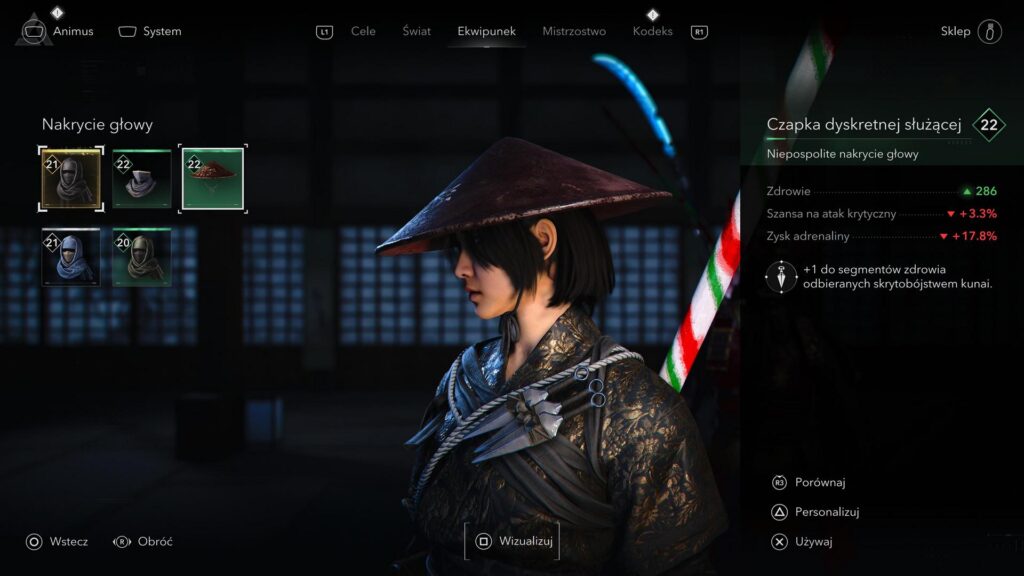
Task: Choose the level 20 olive hood
Action: tap(141, 257)
